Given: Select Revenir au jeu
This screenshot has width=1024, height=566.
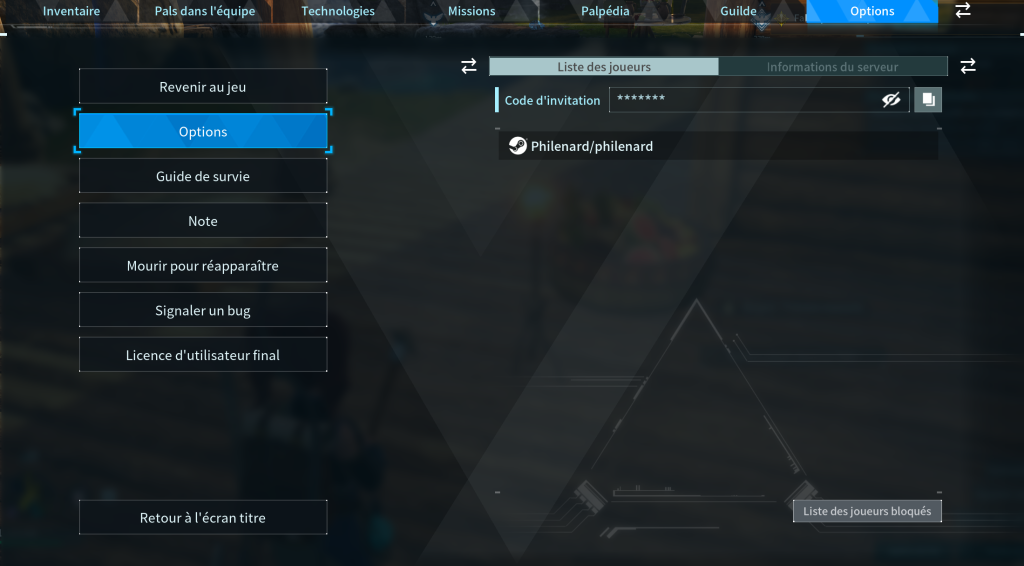Looking at the screenshot, I should point(203,87).
